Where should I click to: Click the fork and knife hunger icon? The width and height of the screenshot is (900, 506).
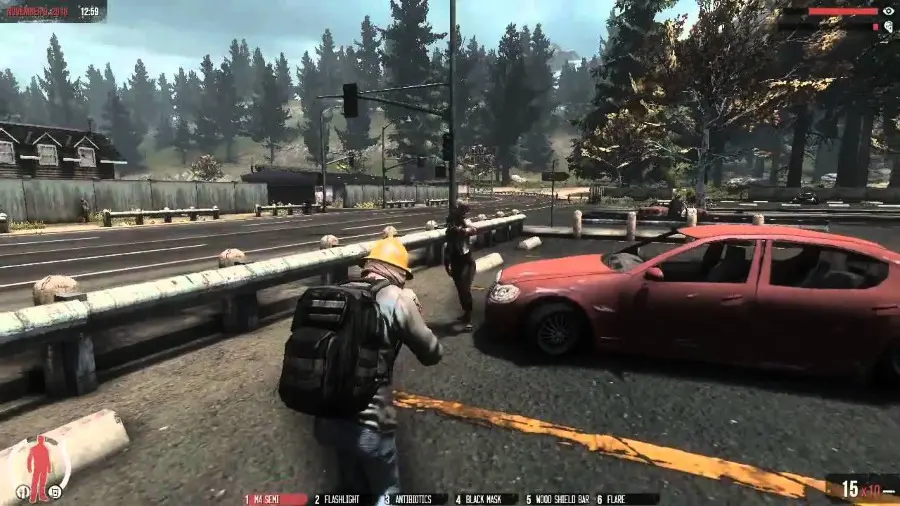[22, 492]
